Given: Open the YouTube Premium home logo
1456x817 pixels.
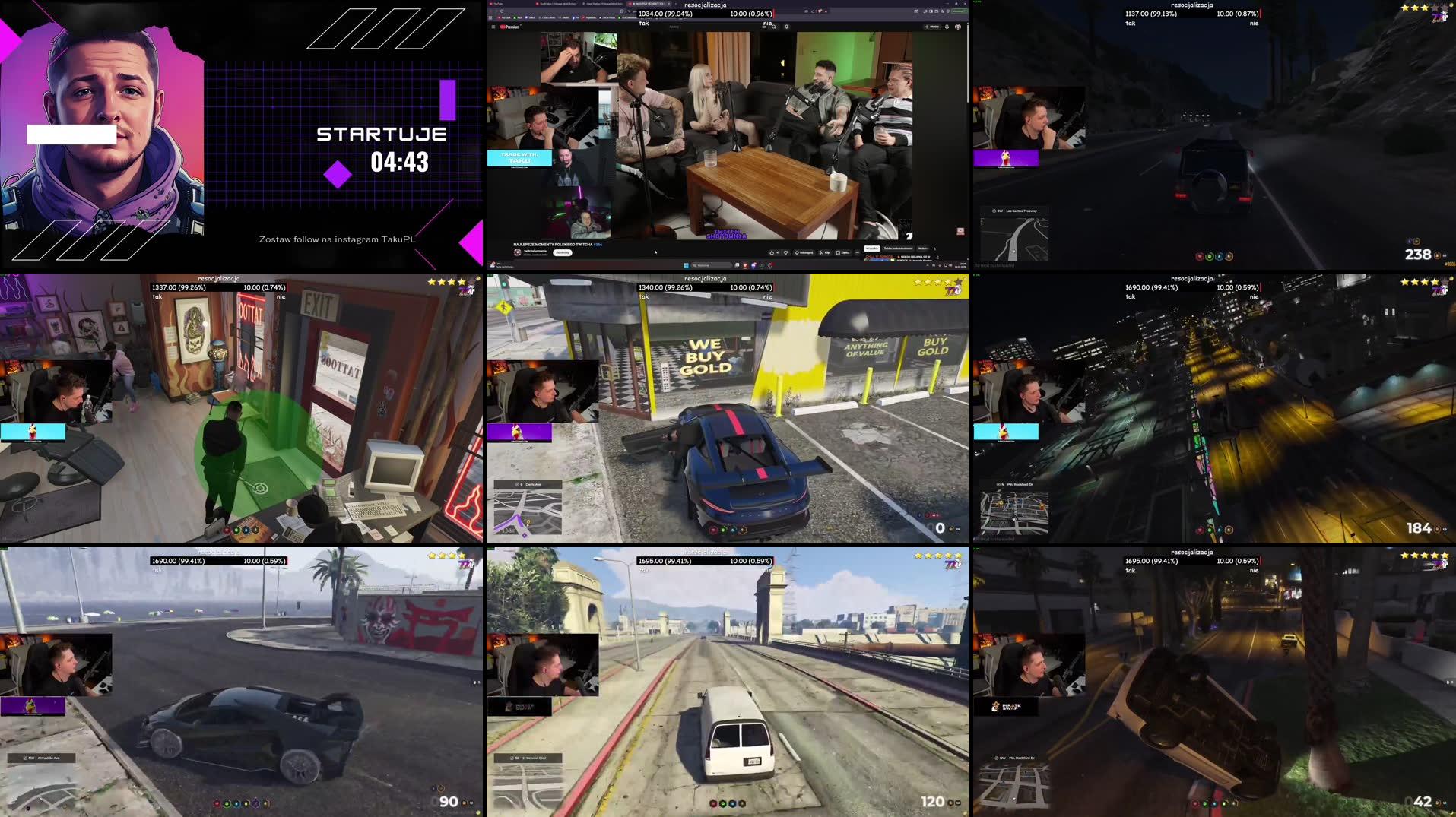Looking at the screenshot, I should 509,27.
